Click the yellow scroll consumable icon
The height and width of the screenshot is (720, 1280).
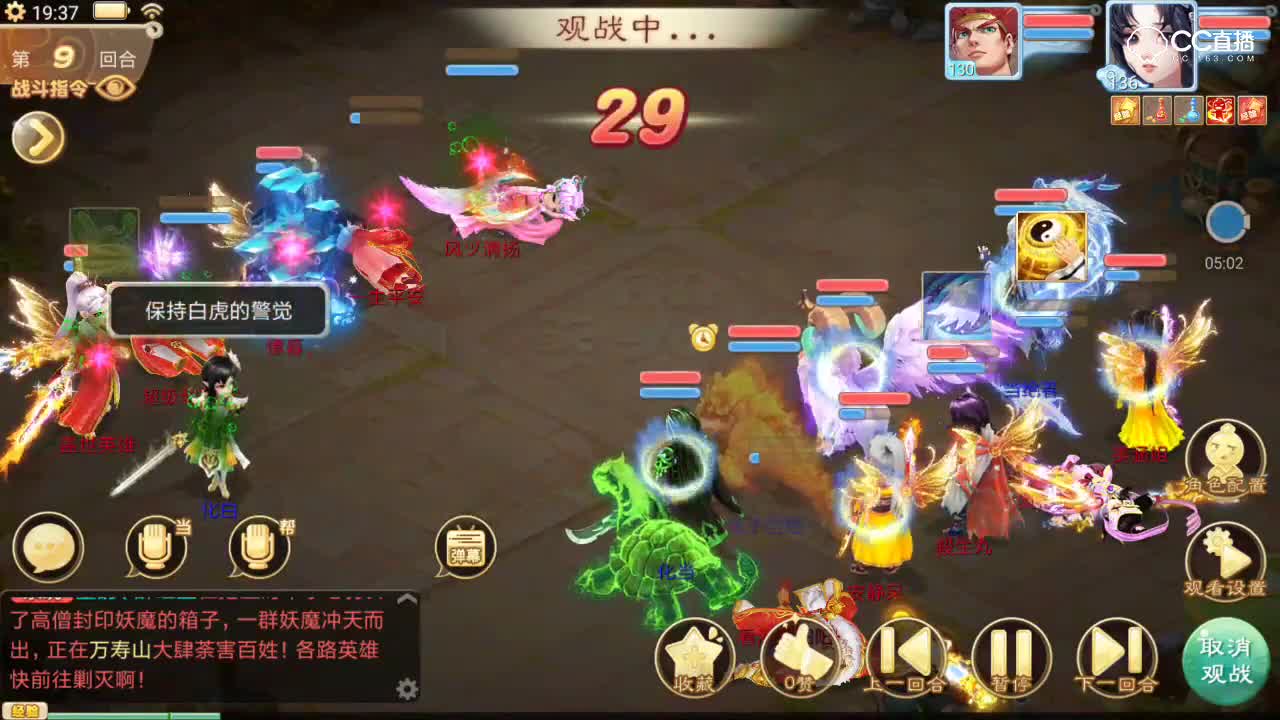(1123, 110)
